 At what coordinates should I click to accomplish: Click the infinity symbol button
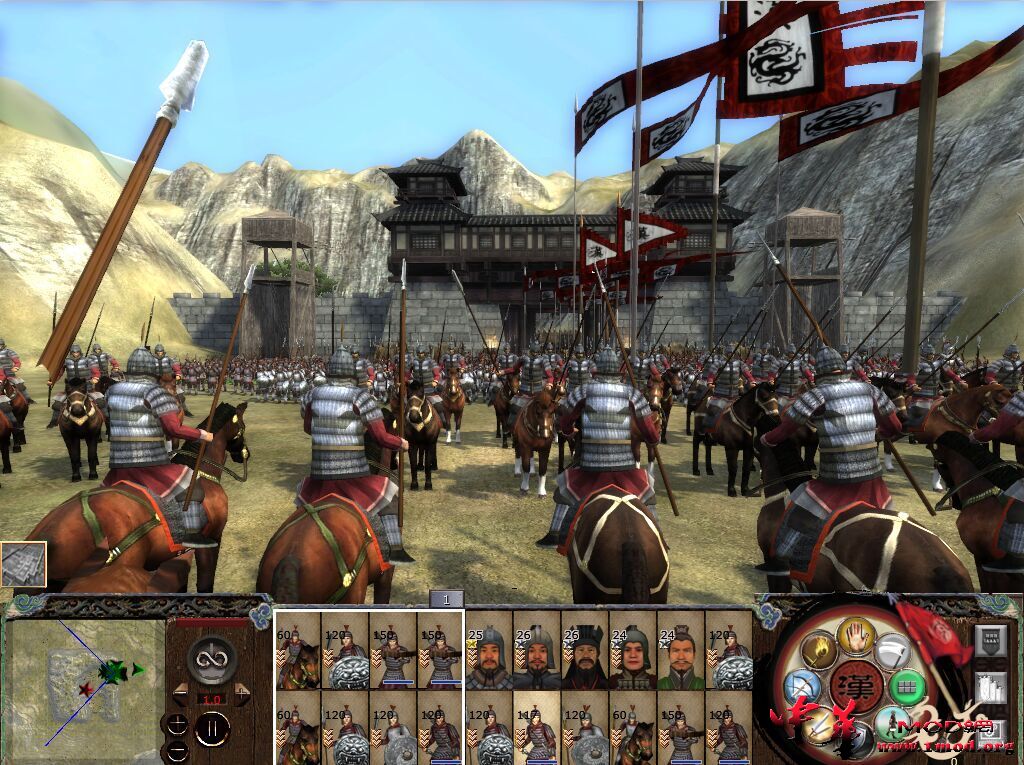(x=212, y=657)
